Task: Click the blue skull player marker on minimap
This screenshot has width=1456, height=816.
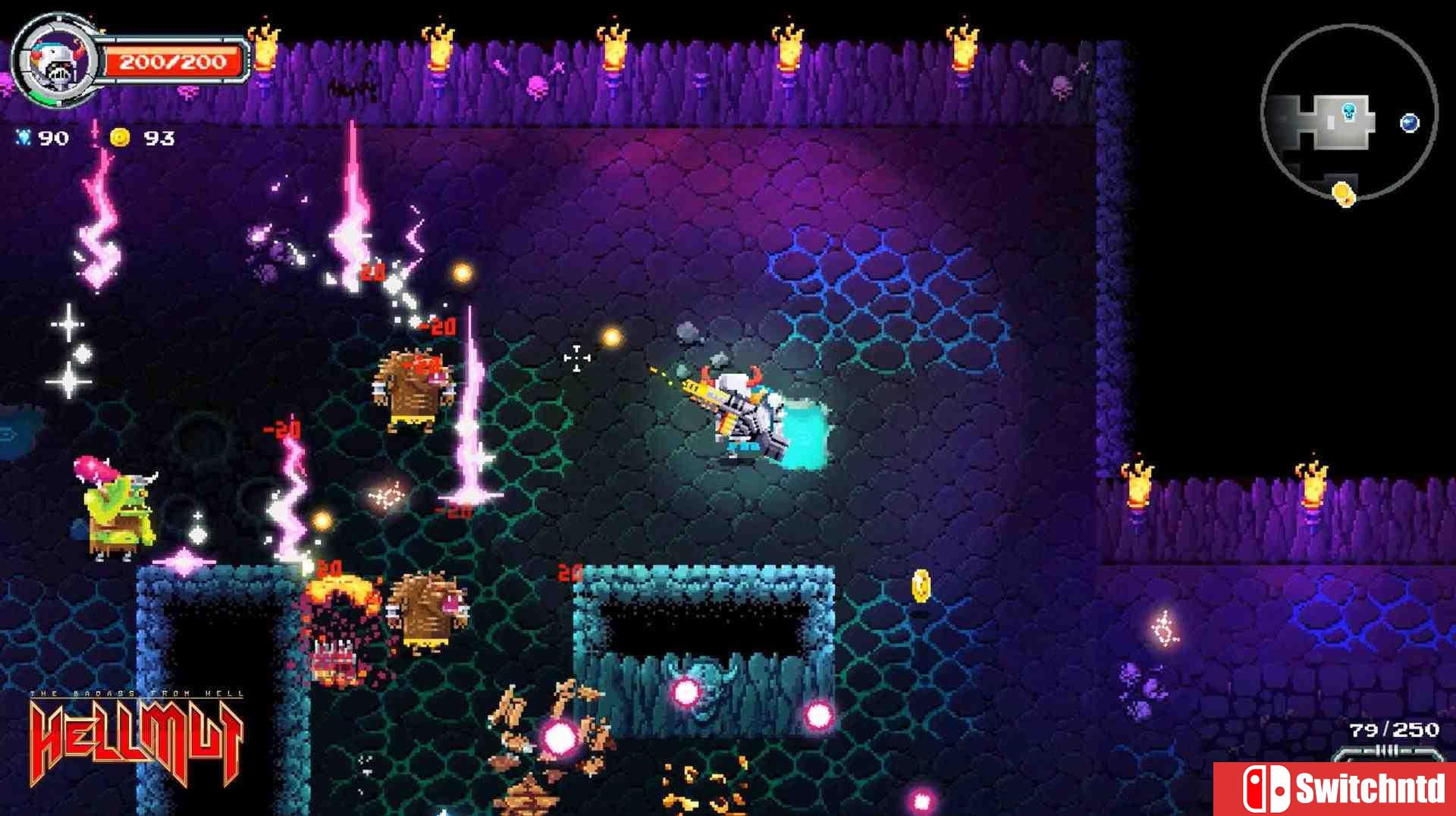Action: pyautogui.click(x=1349, y=112)
